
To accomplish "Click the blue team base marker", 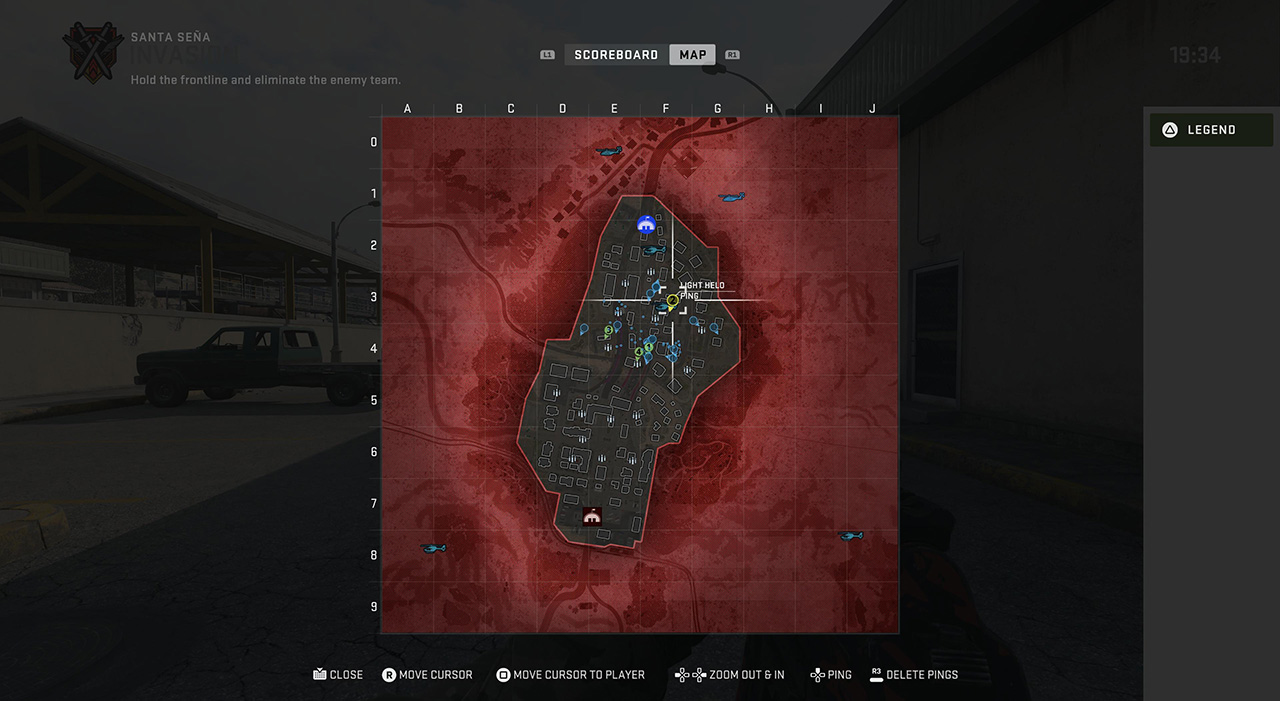I will click(x=646, y=225).
